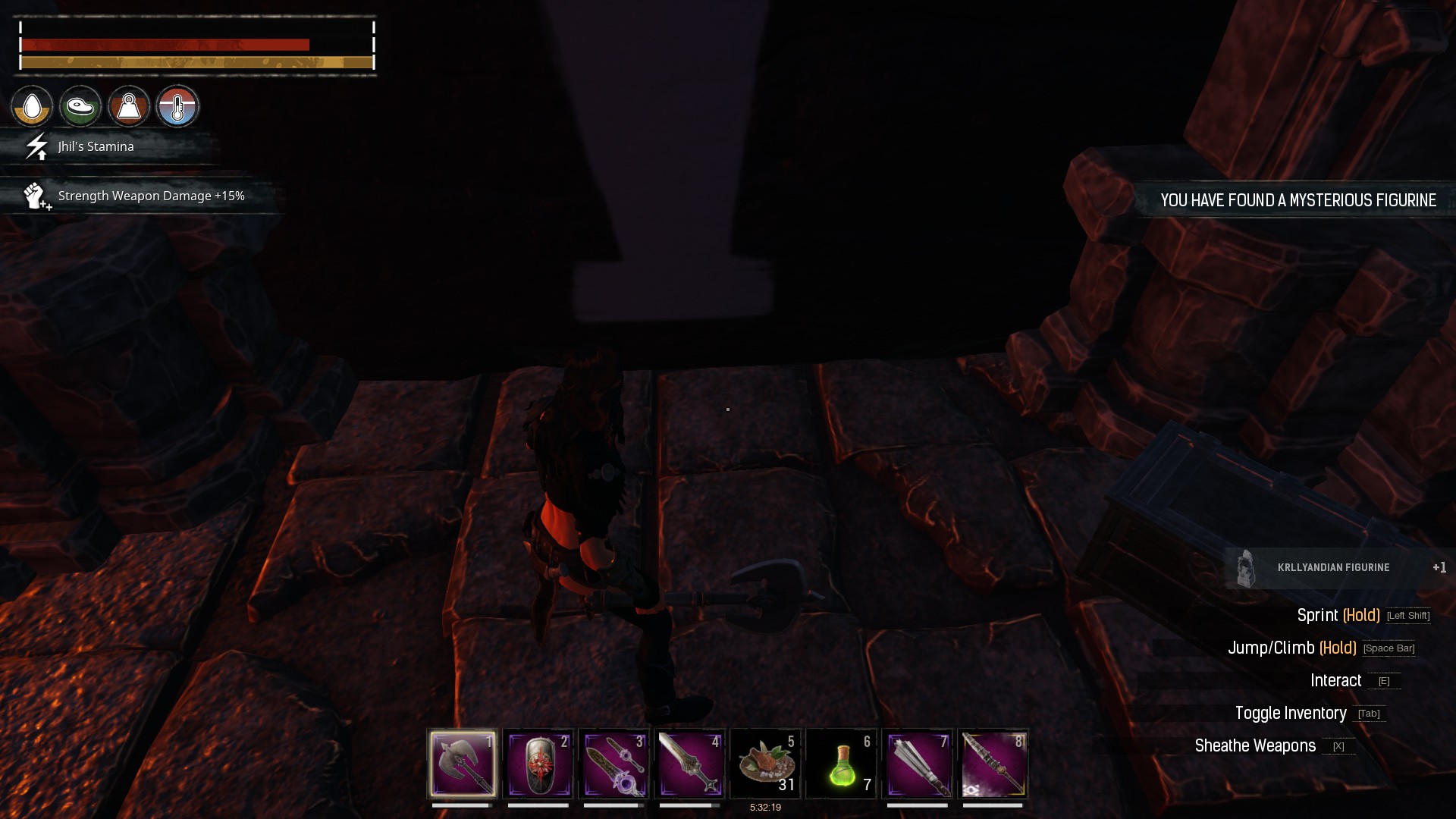Image resolution: width=1456 pixels, height=819 pixels.
Task: Select the daggers in hotbar slot 3
Action: 615,764
